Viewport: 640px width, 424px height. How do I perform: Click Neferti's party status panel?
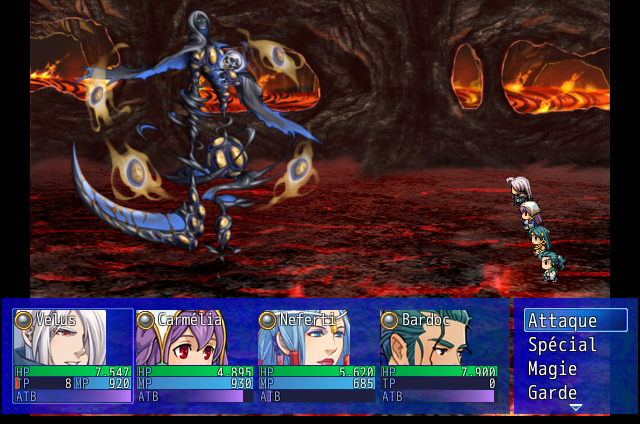(318, 356)
